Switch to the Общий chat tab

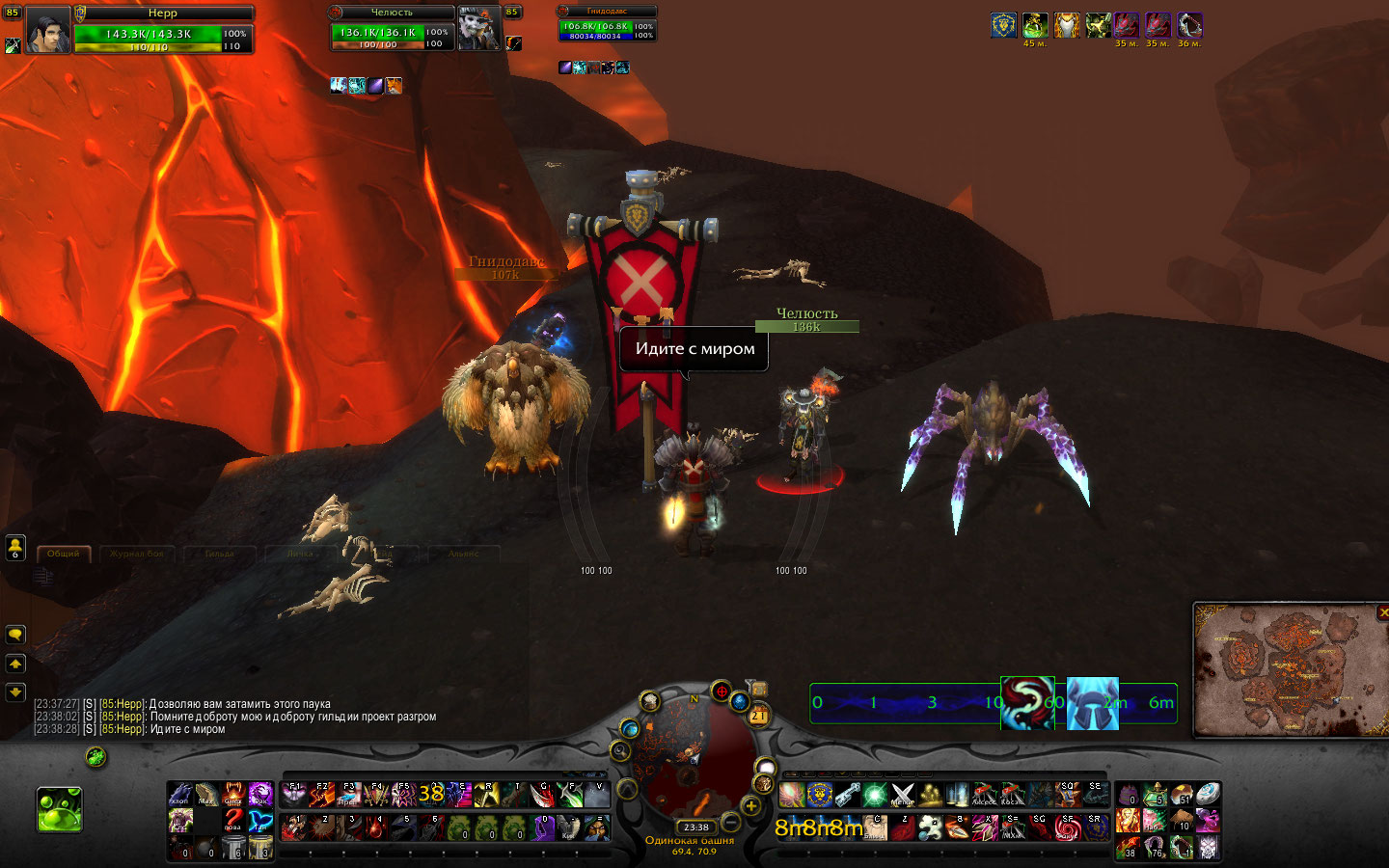point(64,554)
